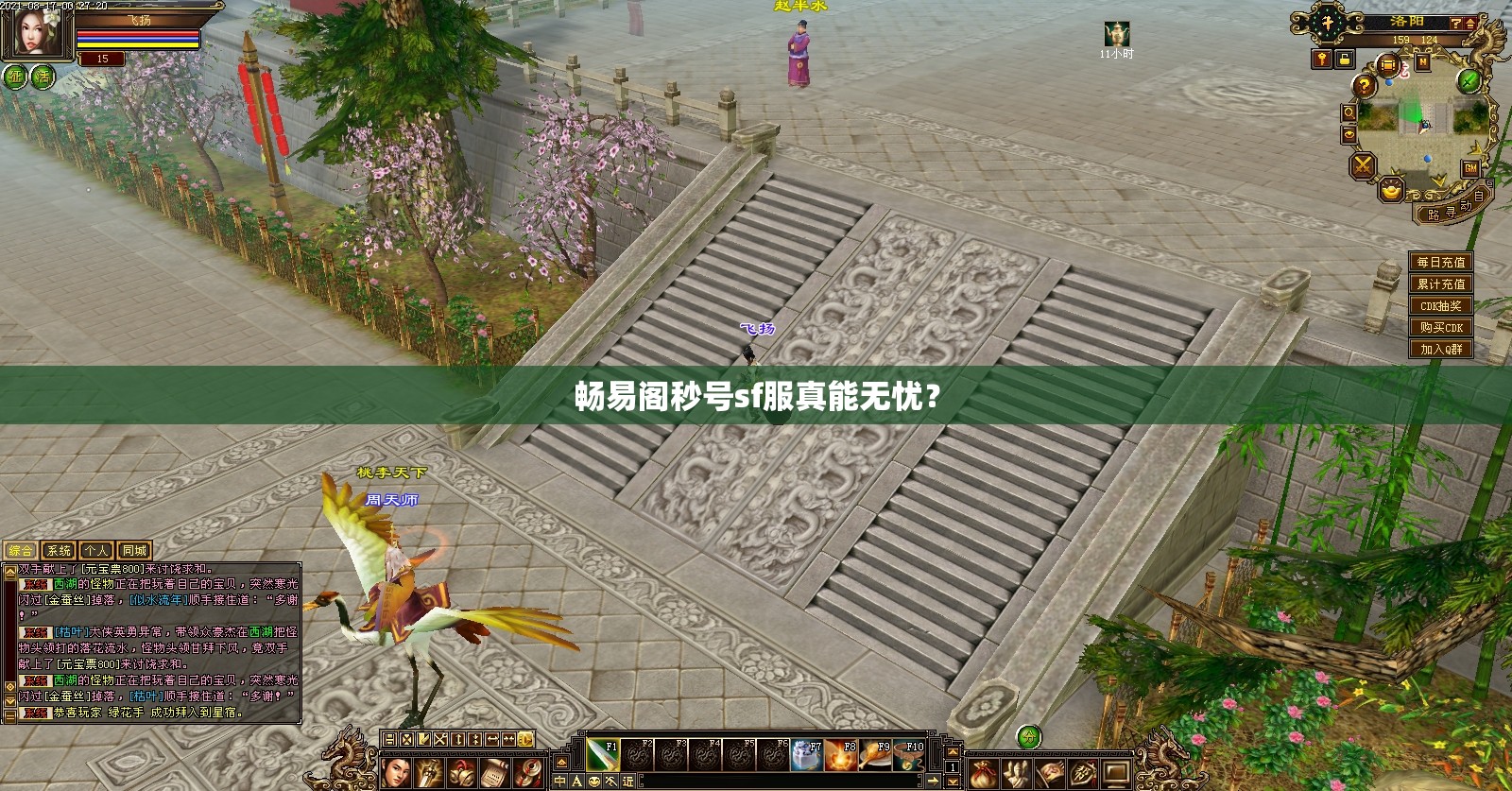Toggle the lock icon next to the key icon
Image resolution: width=1512 pixels, height=791 pixels.
coord(1344,60)
